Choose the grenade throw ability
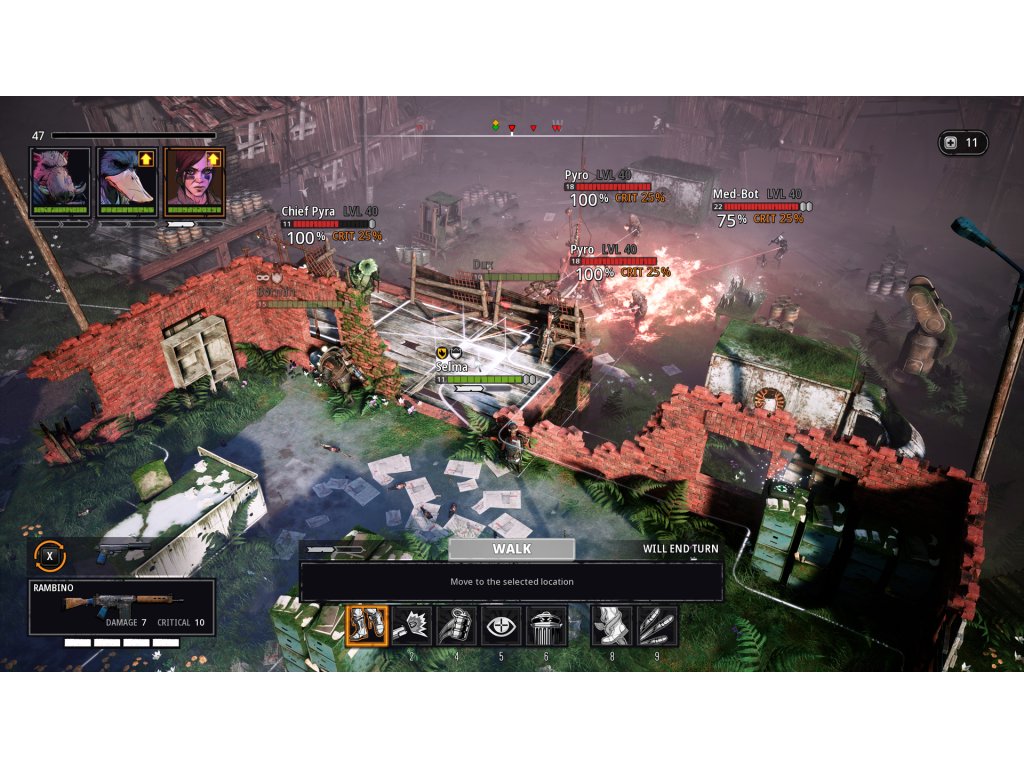The height and width of the screenshot is (768, 1024). [457, 626]
